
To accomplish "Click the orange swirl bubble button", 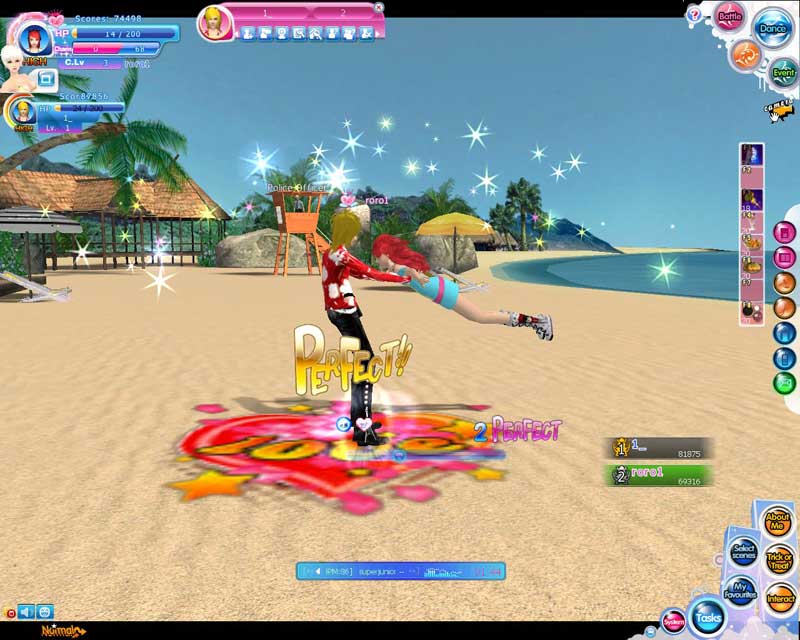I will pyautogui.click(x=744, y=54).
